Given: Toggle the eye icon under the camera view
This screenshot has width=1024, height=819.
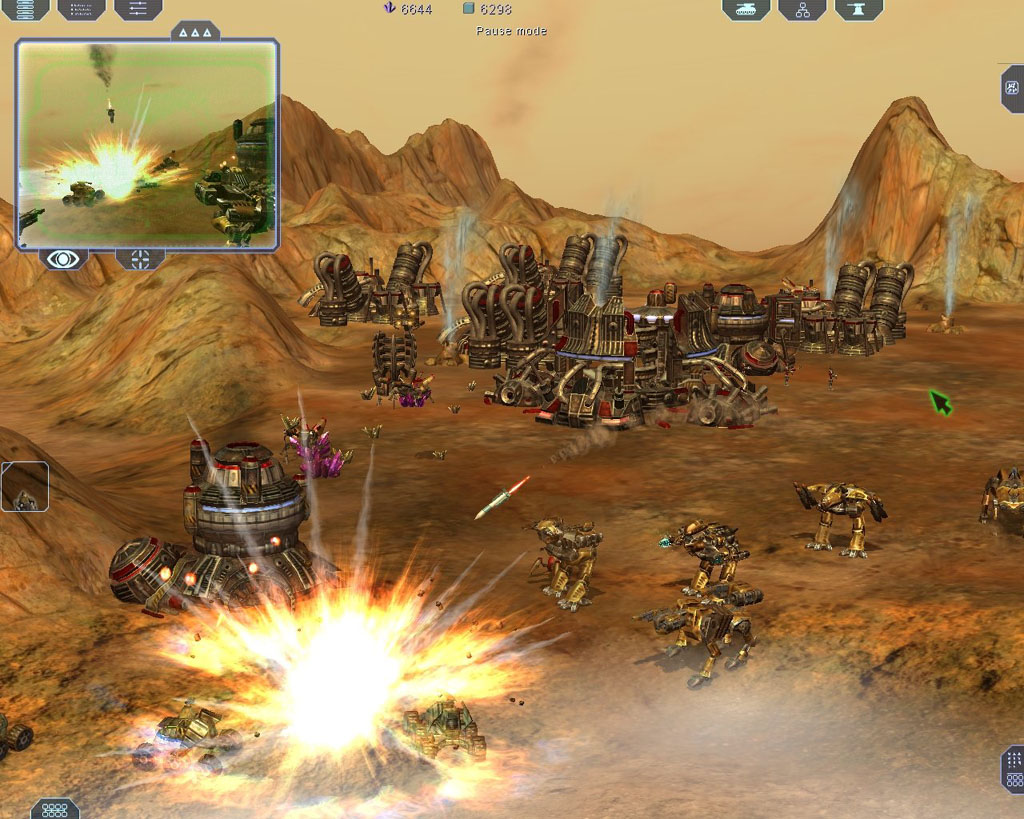Looking at the screenshot, I should click(63, 259).
